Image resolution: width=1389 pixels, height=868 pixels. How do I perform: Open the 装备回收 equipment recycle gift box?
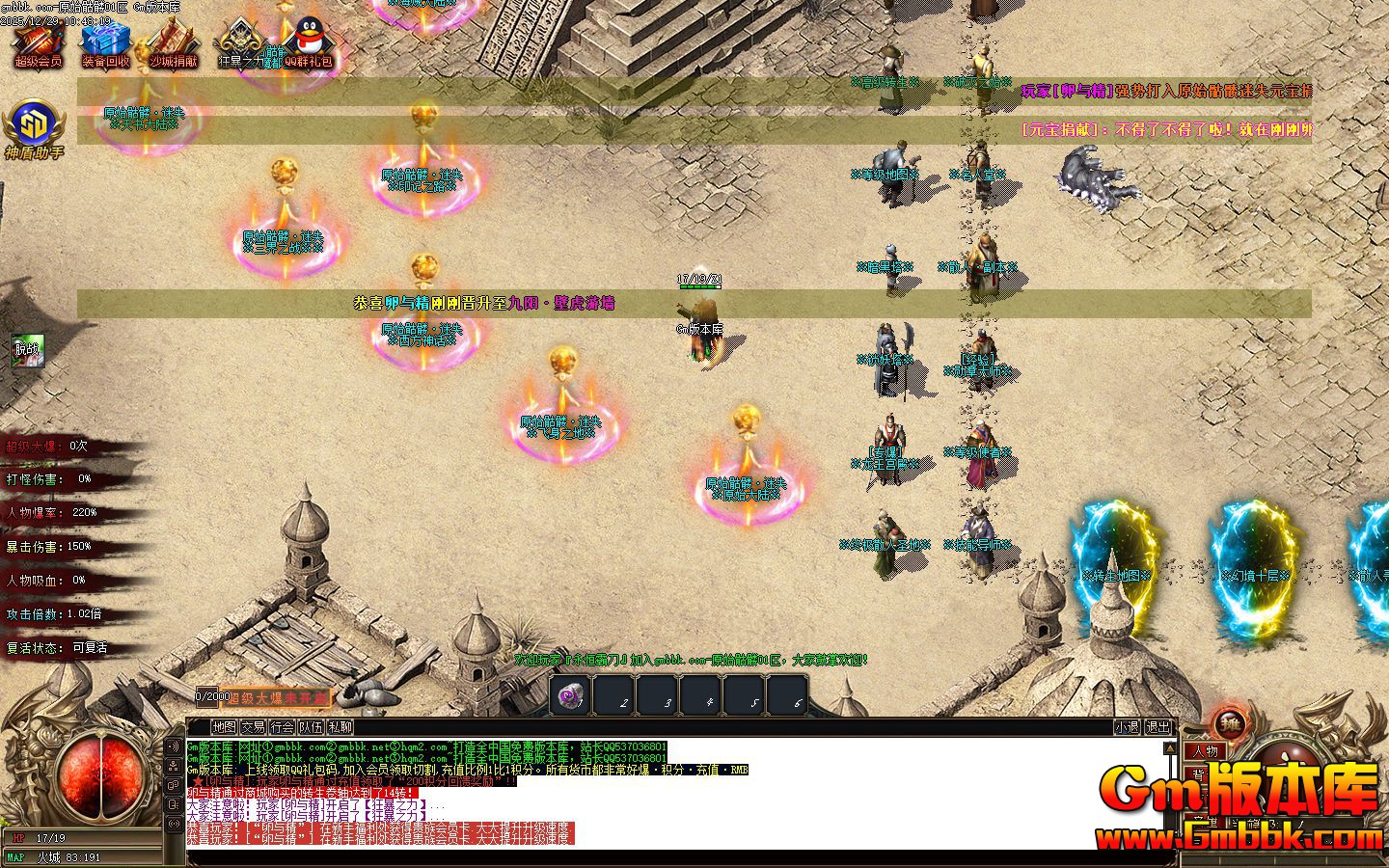point(105,42)
